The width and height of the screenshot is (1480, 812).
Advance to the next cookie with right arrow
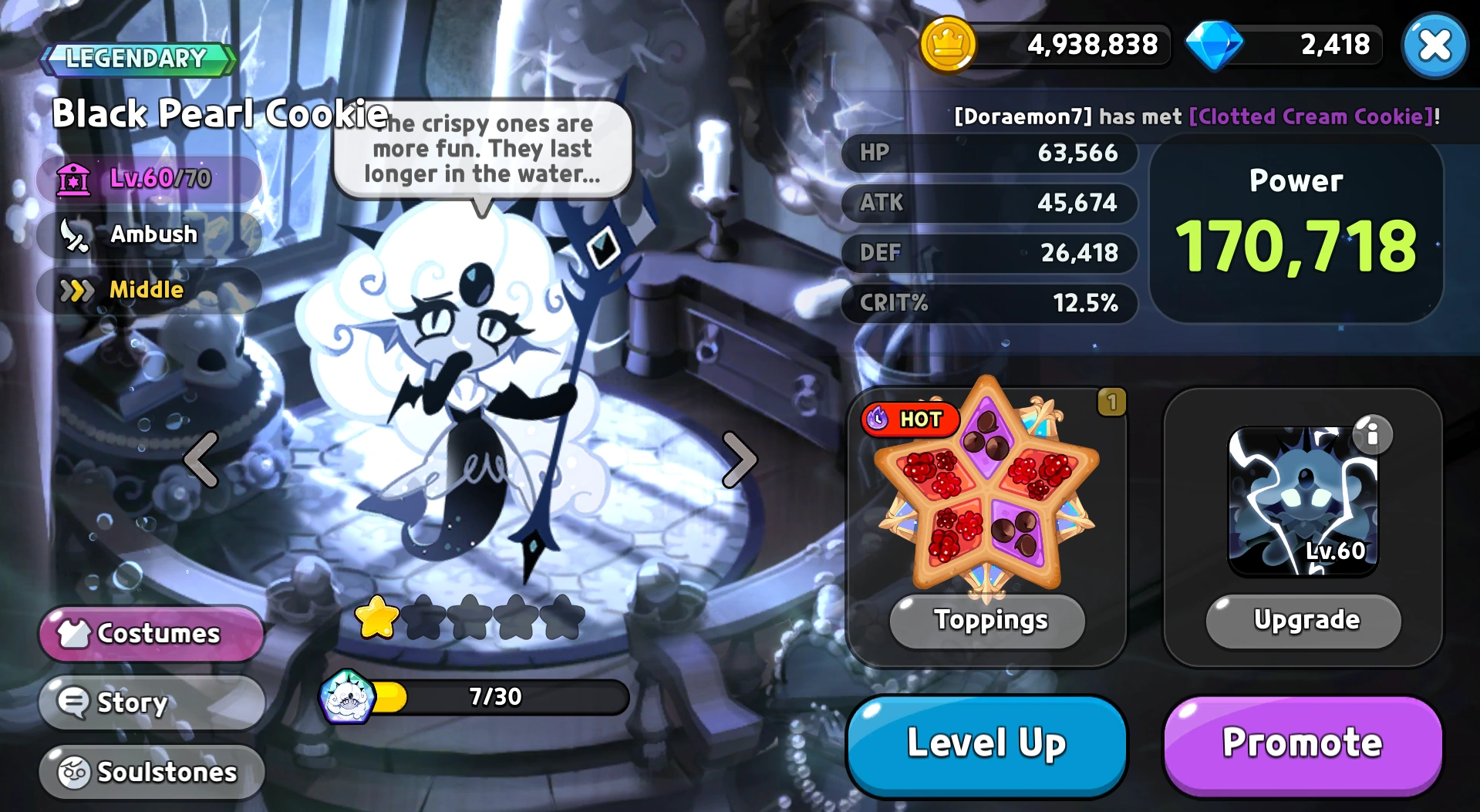click(738, 458)
